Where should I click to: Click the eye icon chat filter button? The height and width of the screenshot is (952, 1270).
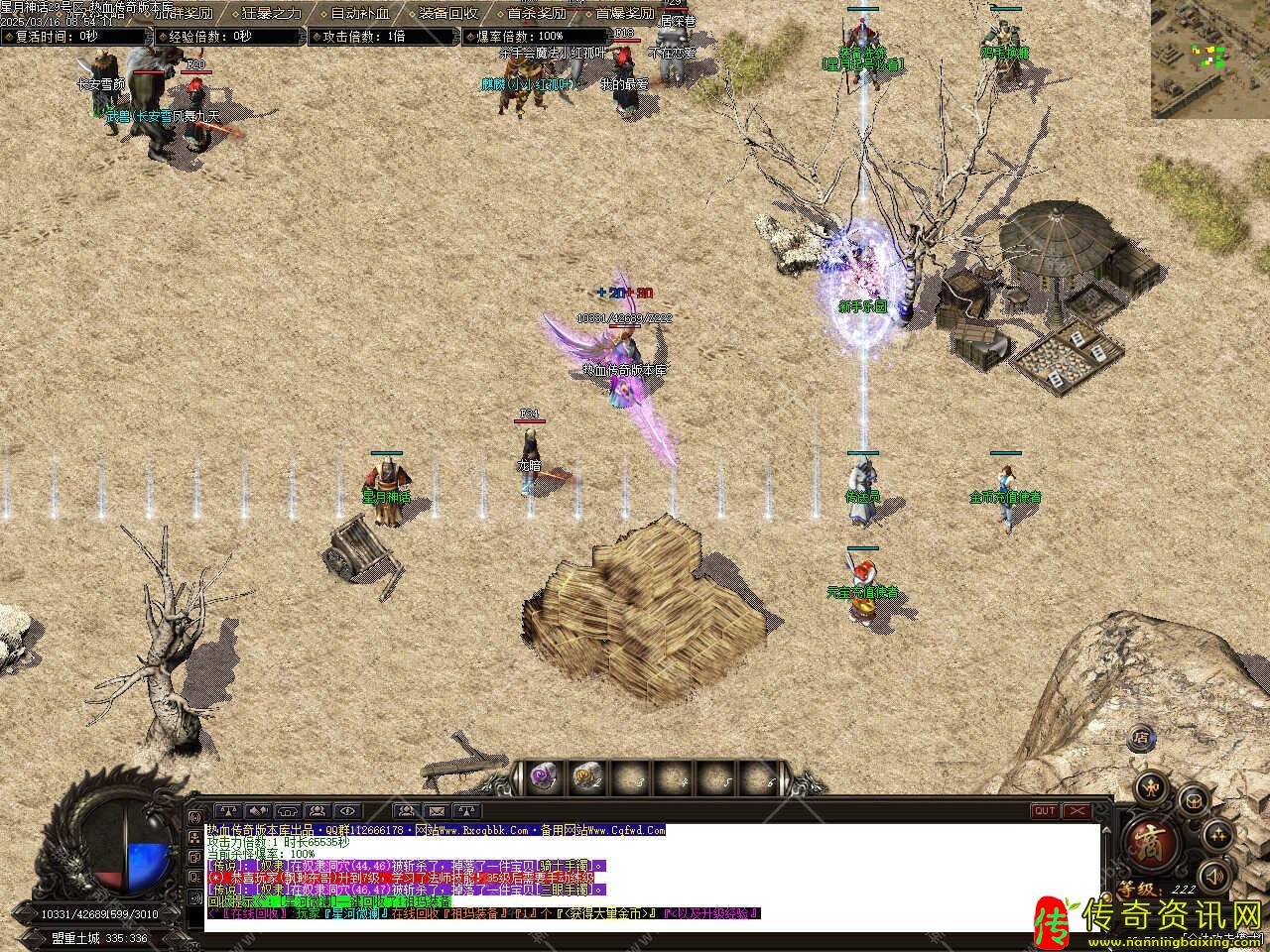click(x=347, y=810)
